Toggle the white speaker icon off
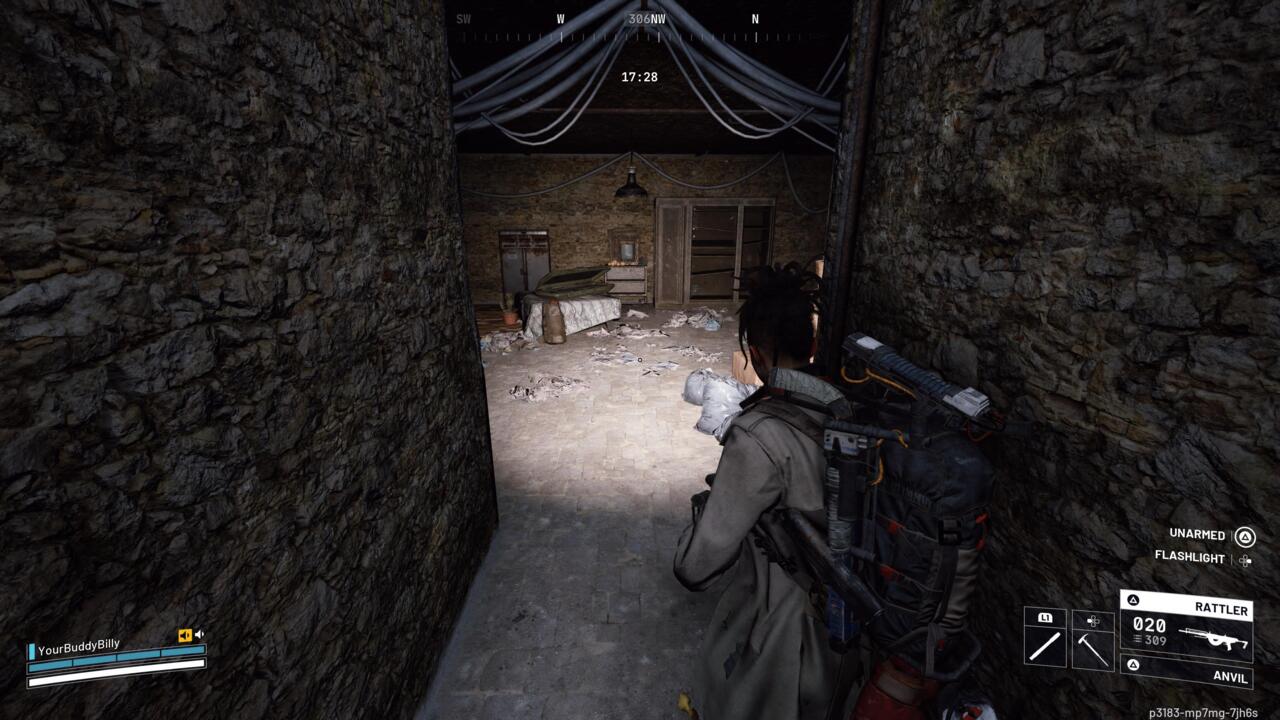Screen dimensions: 1280x720 tap(200, 633)
